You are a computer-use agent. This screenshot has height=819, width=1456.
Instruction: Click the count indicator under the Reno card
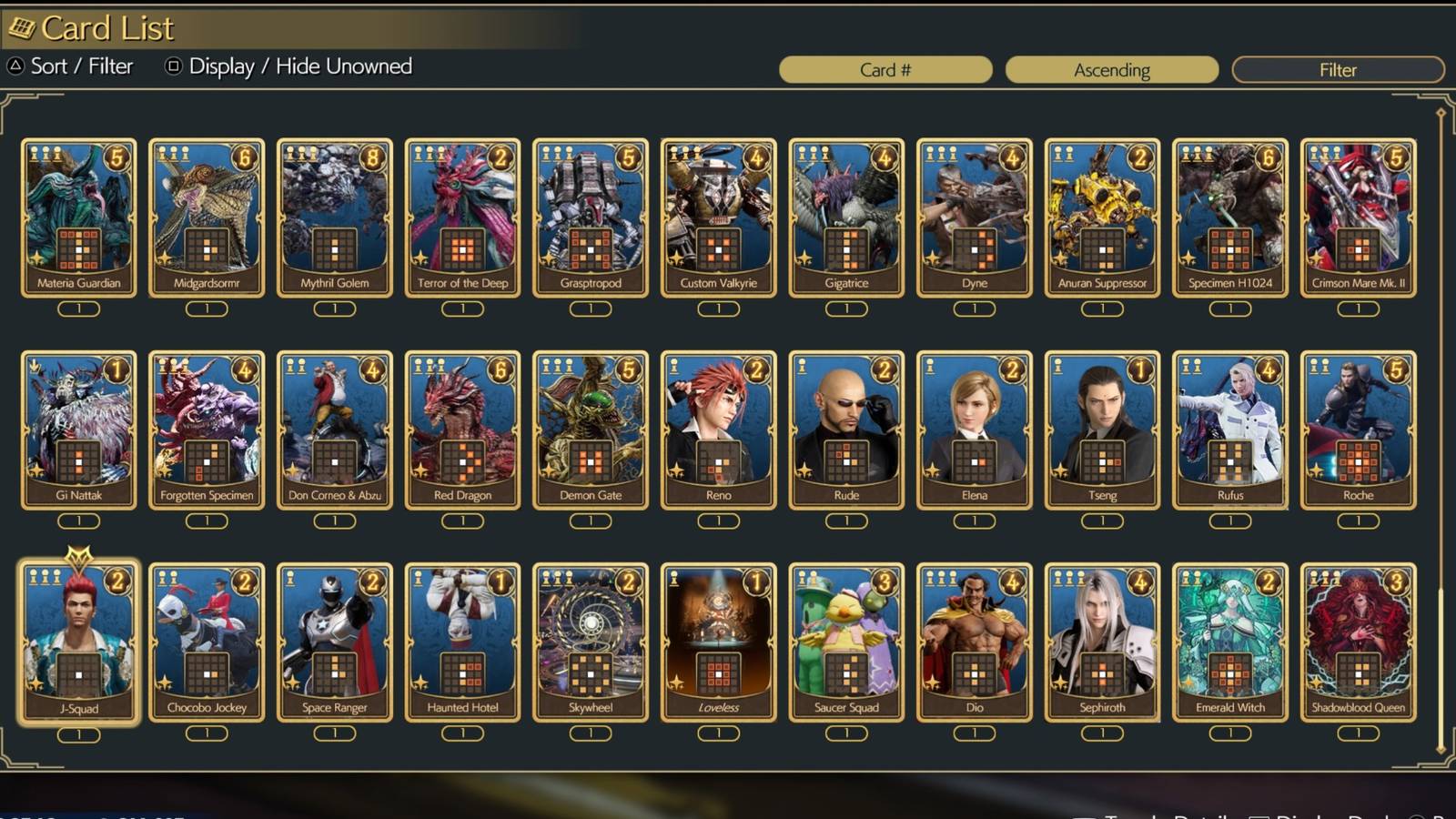coord(718,520)
